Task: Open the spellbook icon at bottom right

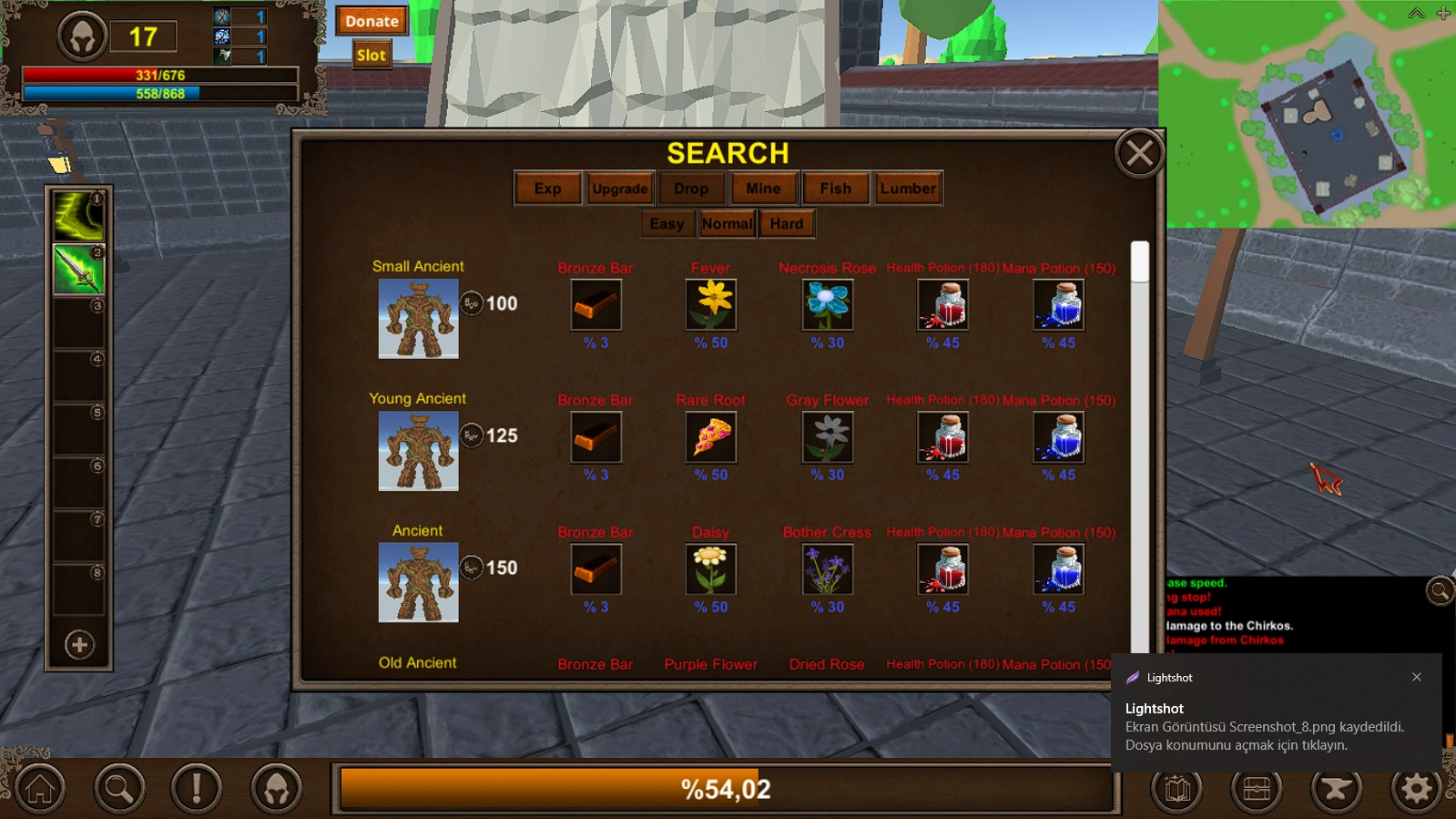Action: [x=1175, y=789]
